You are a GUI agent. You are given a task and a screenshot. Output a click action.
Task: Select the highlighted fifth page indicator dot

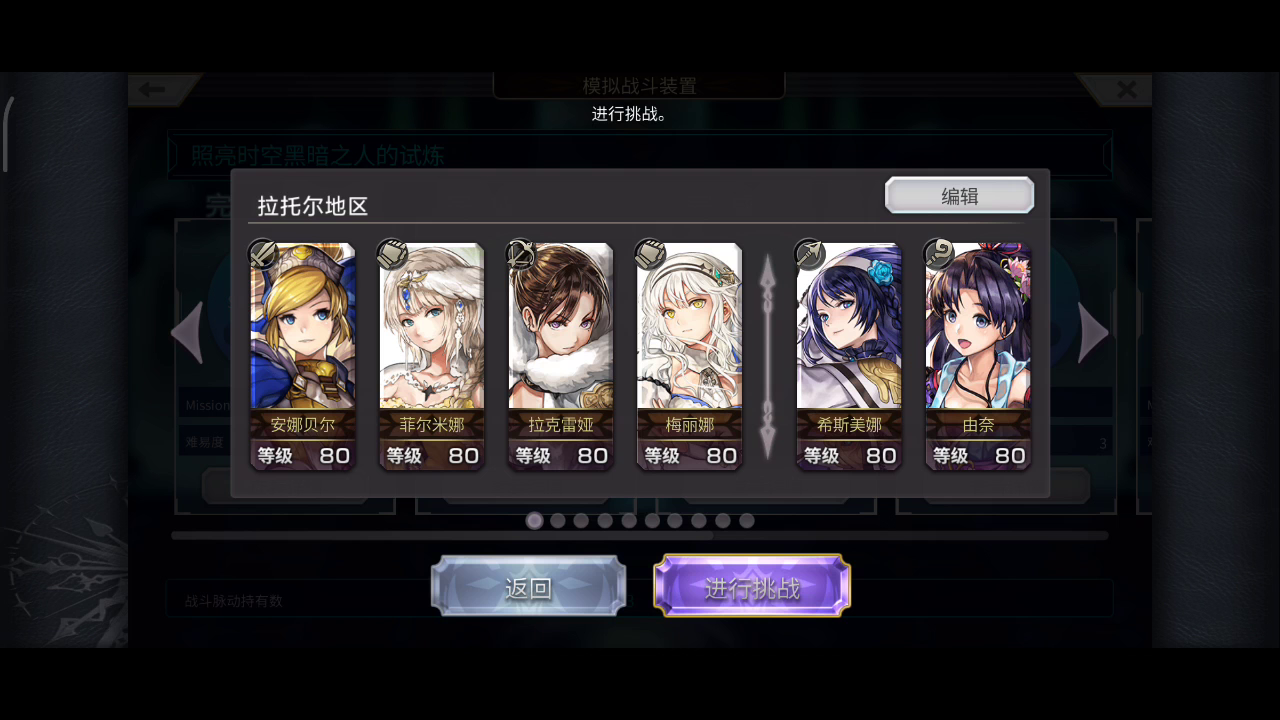(x=628, y=520)
